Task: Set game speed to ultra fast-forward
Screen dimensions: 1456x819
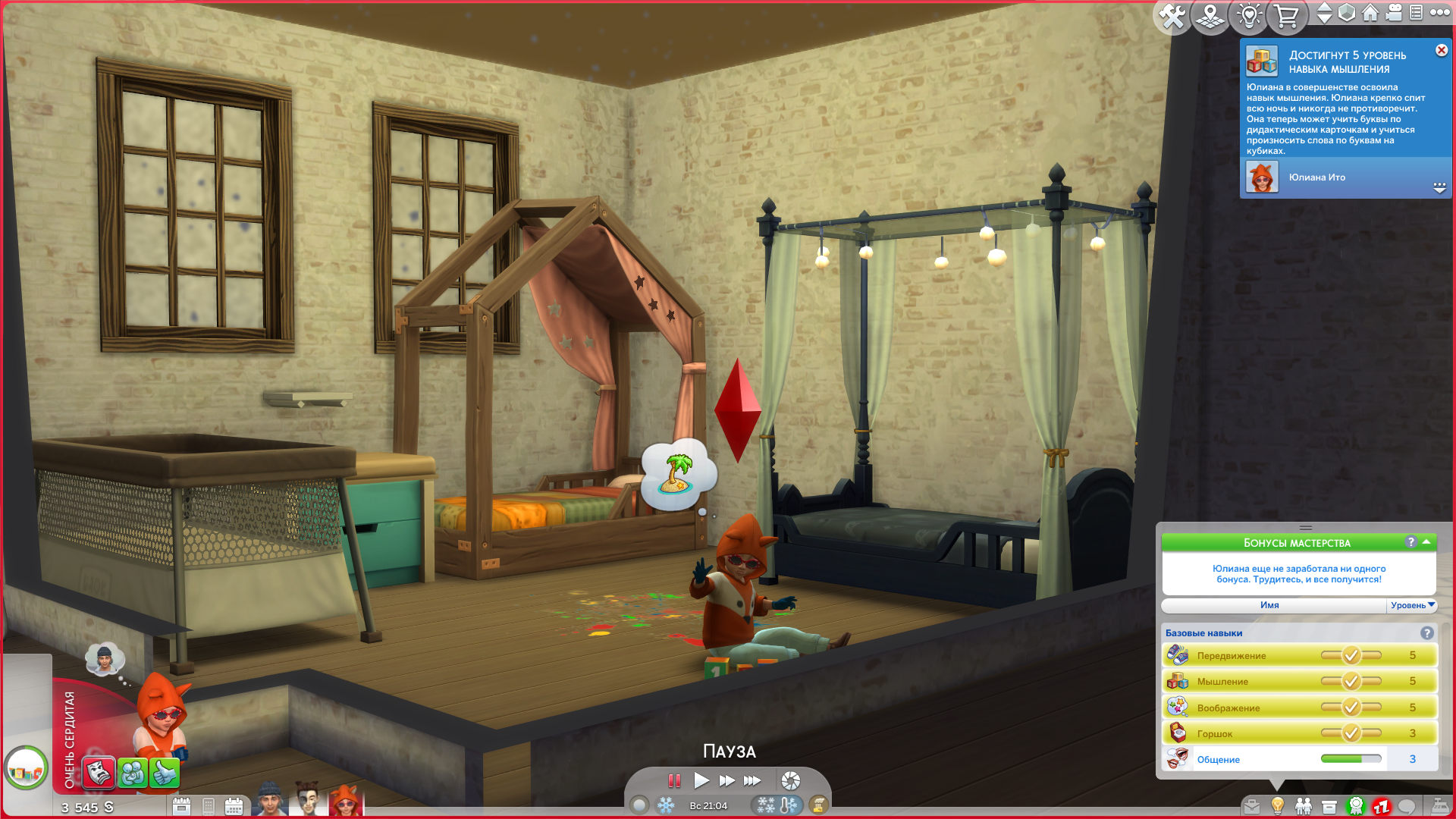Action: click(752, 780)
